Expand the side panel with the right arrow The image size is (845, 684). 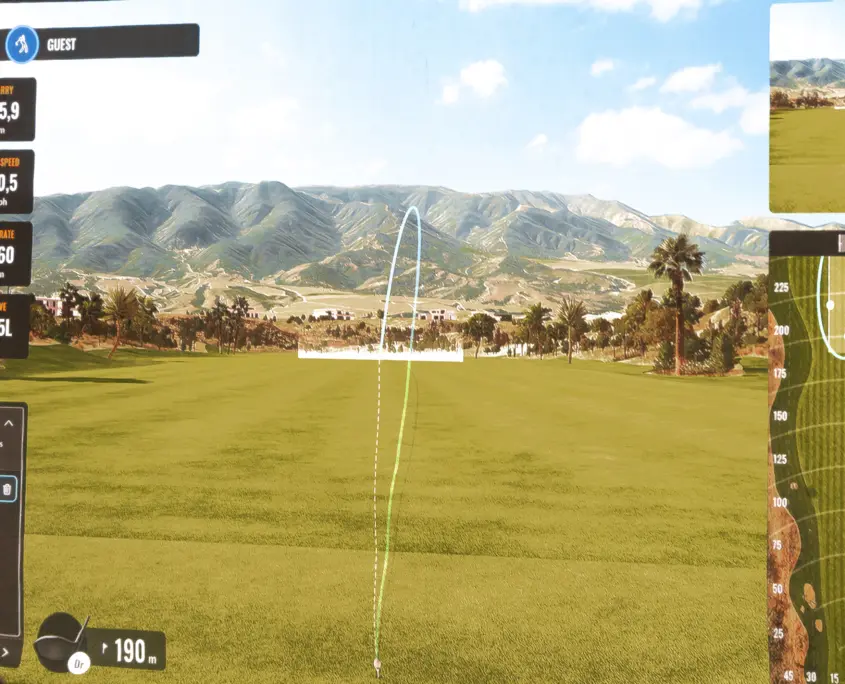(5, 652)
